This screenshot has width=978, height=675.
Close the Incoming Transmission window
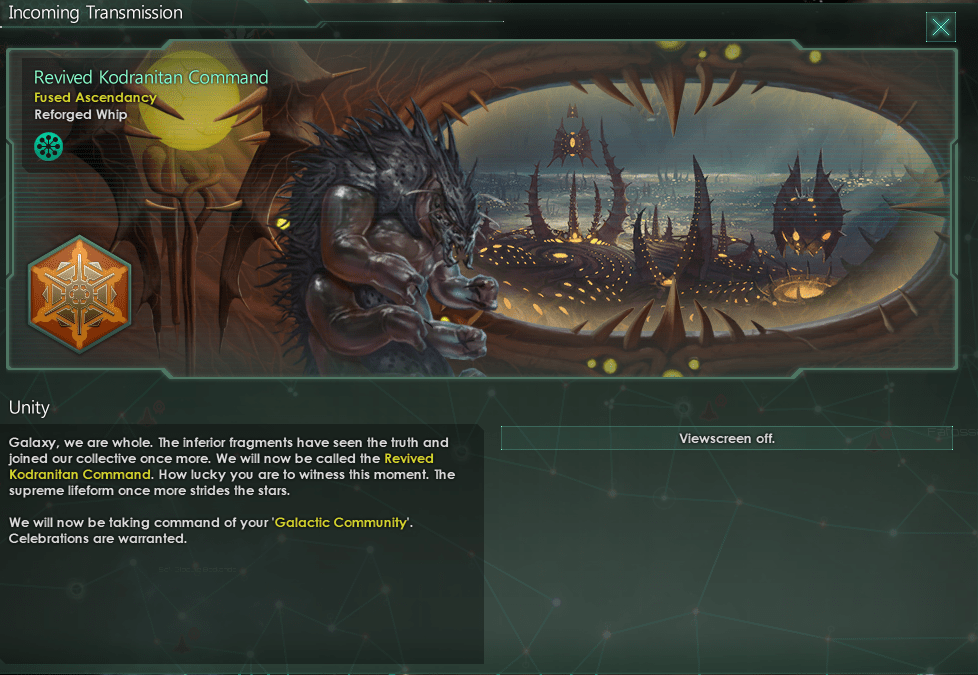(940, 27)
